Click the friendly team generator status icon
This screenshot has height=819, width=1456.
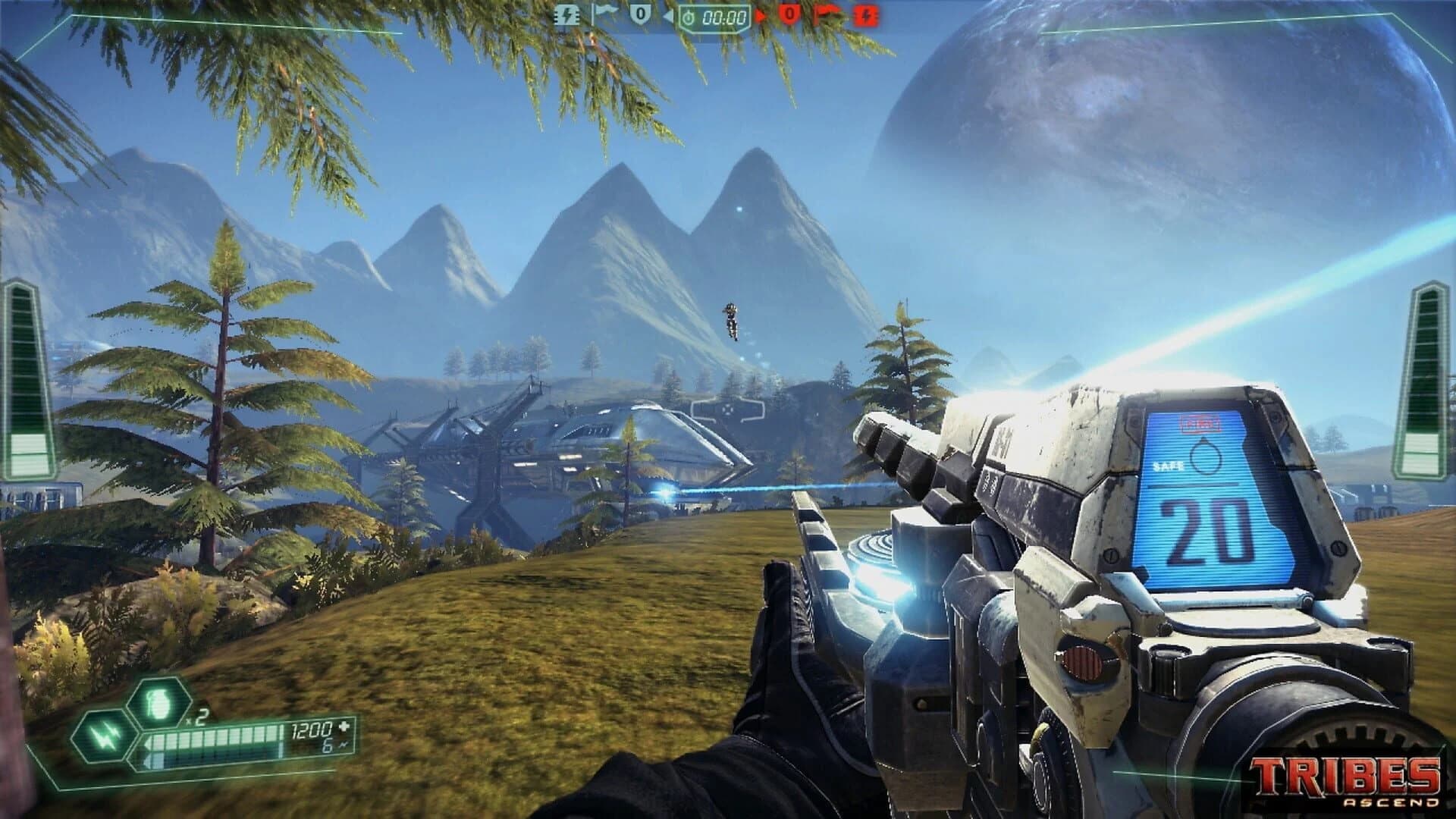click(567, 17)
